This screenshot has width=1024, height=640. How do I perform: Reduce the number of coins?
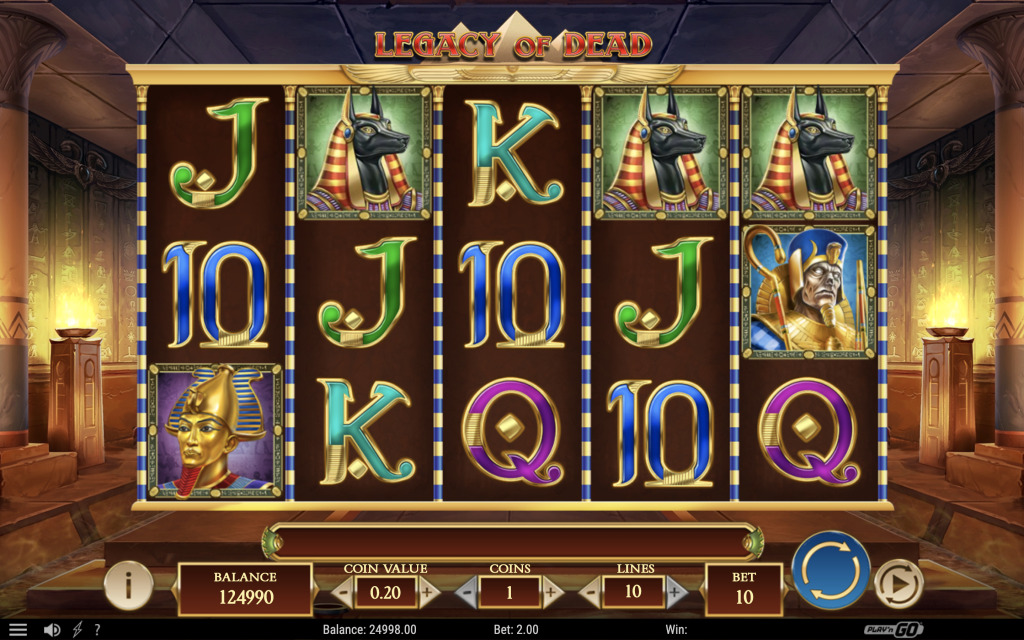465,592
